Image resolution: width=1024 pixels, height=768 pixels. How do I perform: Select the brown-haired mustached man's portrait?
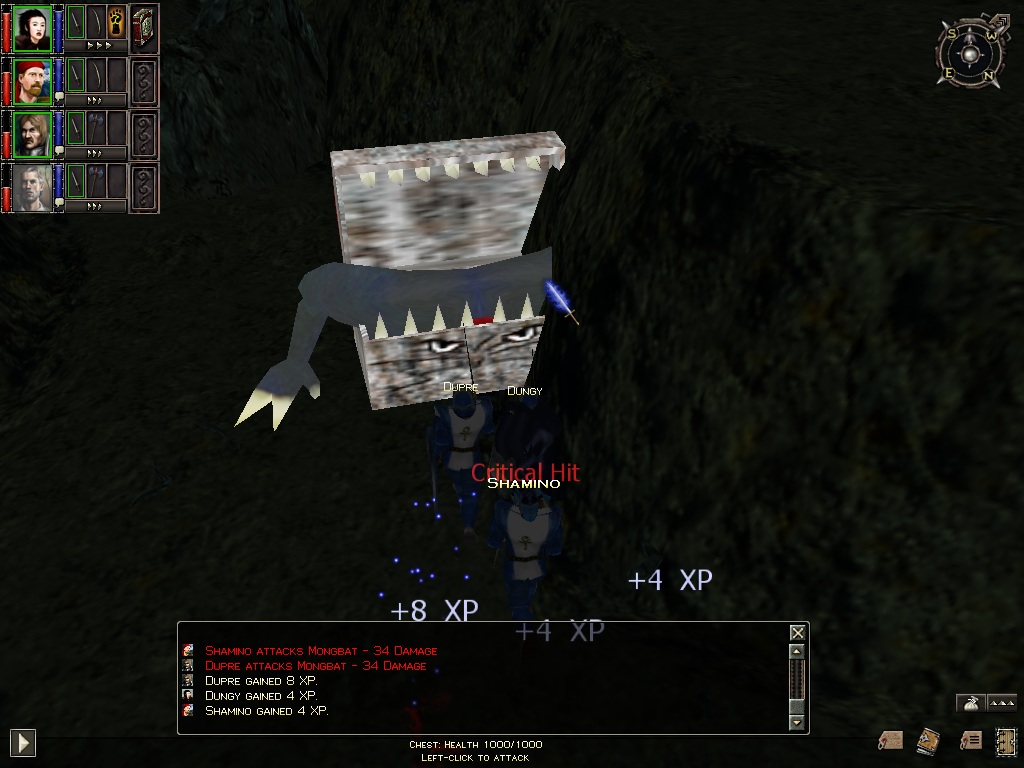pos(32,134)
